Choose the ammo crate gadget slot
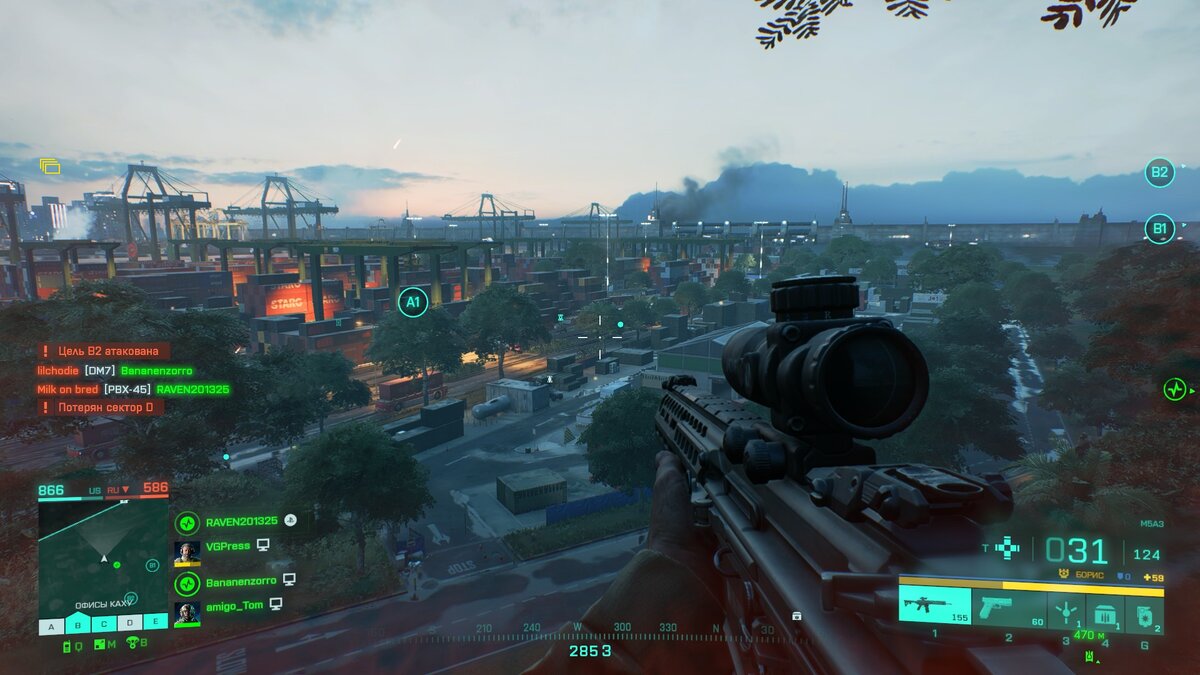The height and width of the screenshot is (675, 1200). [1104, 611]
